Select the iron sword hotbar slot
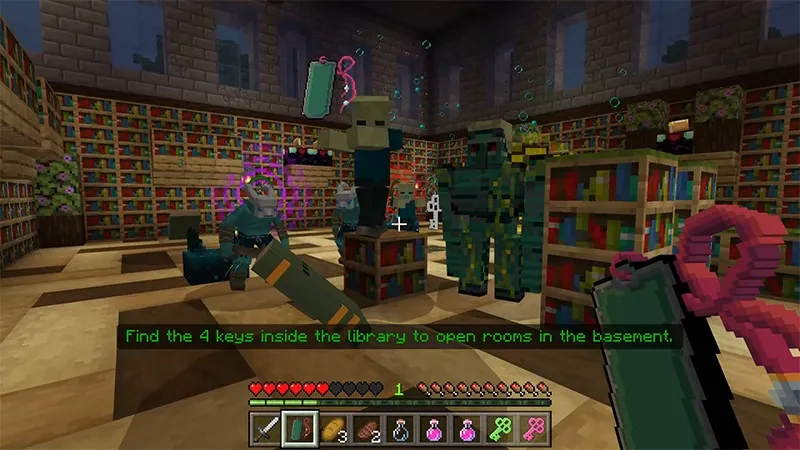Screen dimensions: 800x450 [264, 427]
